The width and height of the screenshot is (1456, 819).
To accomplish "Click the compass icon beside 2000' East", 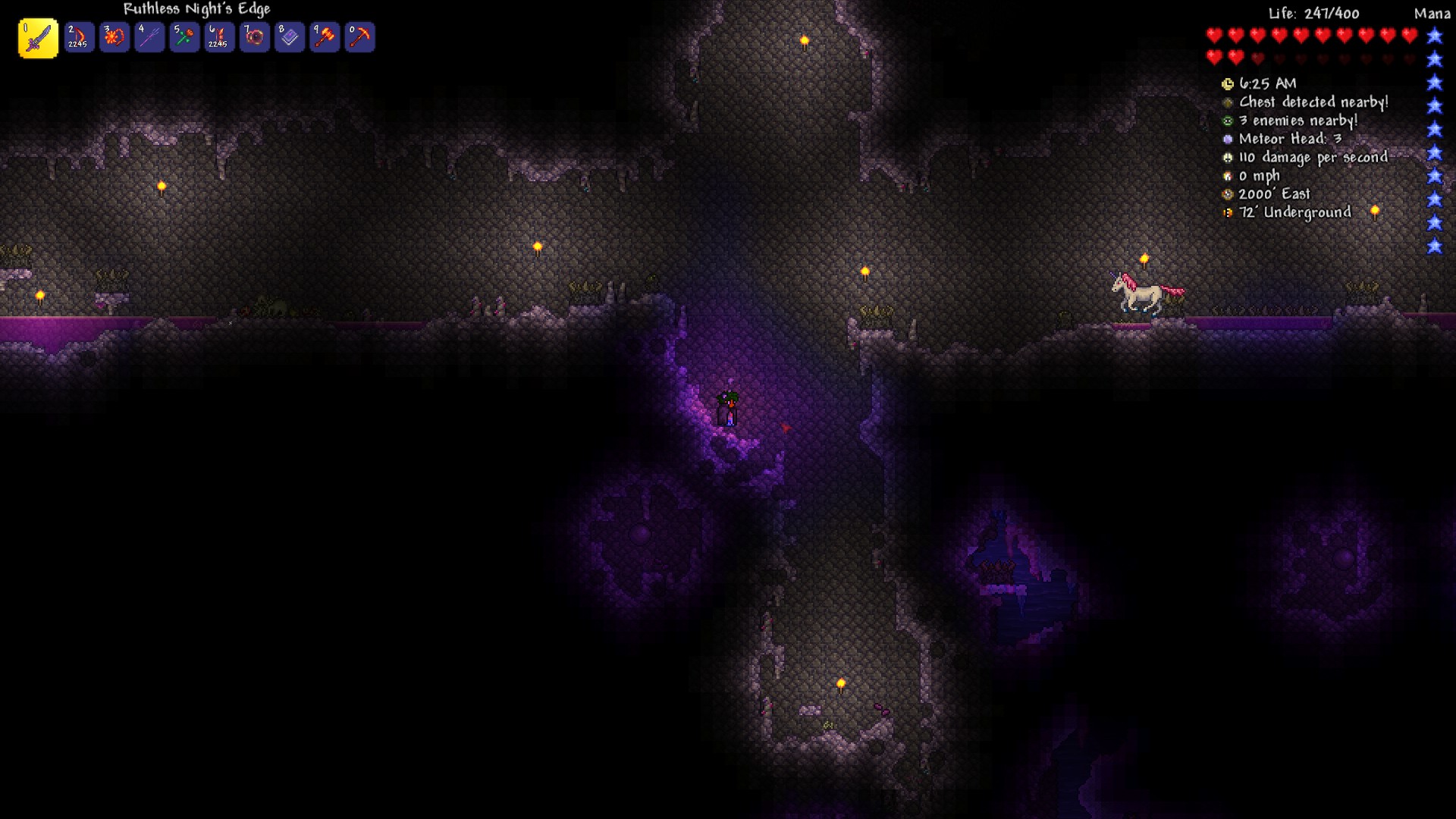I will coord(1226,194).
